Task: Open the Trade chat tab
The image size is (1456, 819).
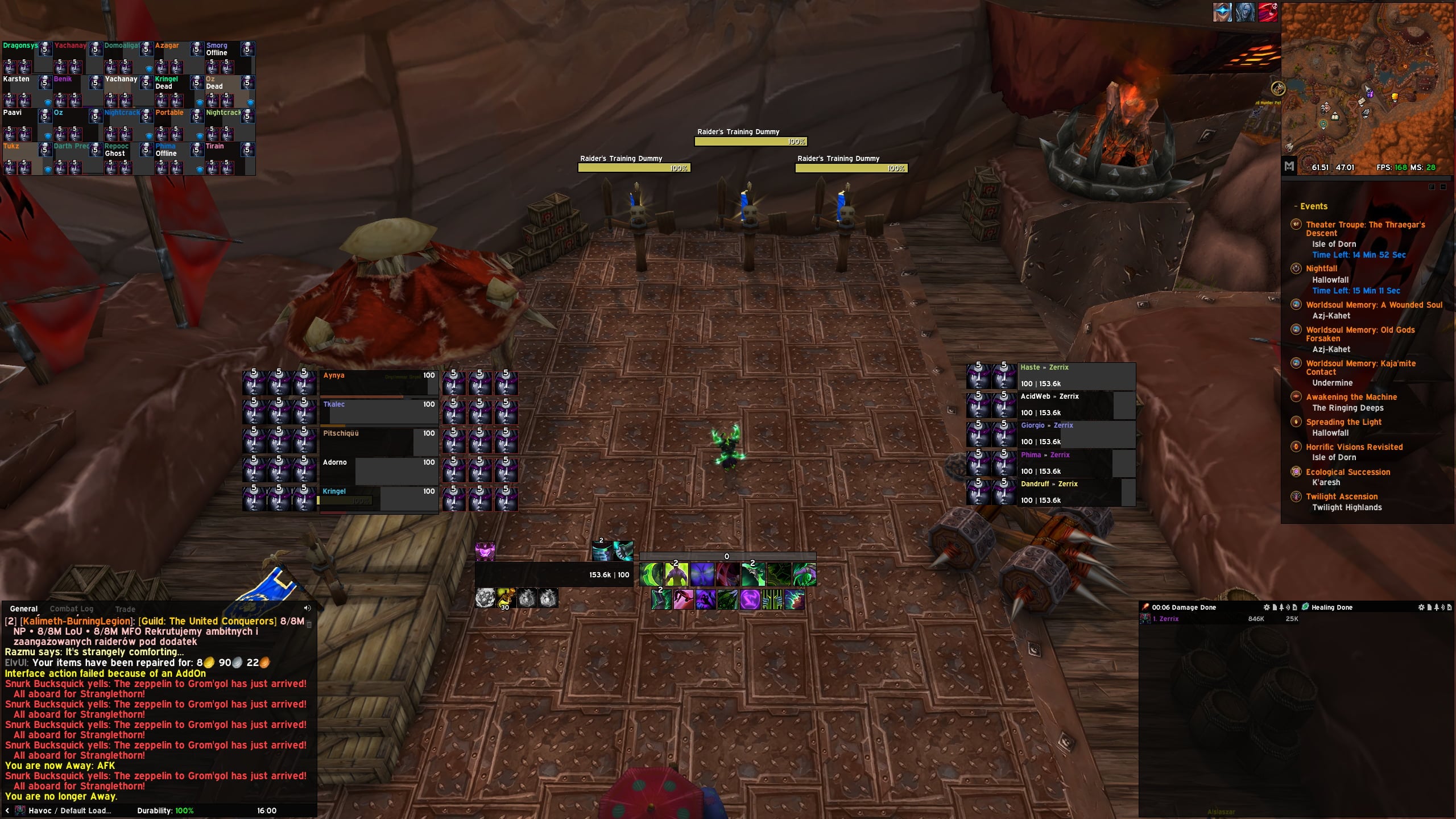Action: click(x=125, y=609)
